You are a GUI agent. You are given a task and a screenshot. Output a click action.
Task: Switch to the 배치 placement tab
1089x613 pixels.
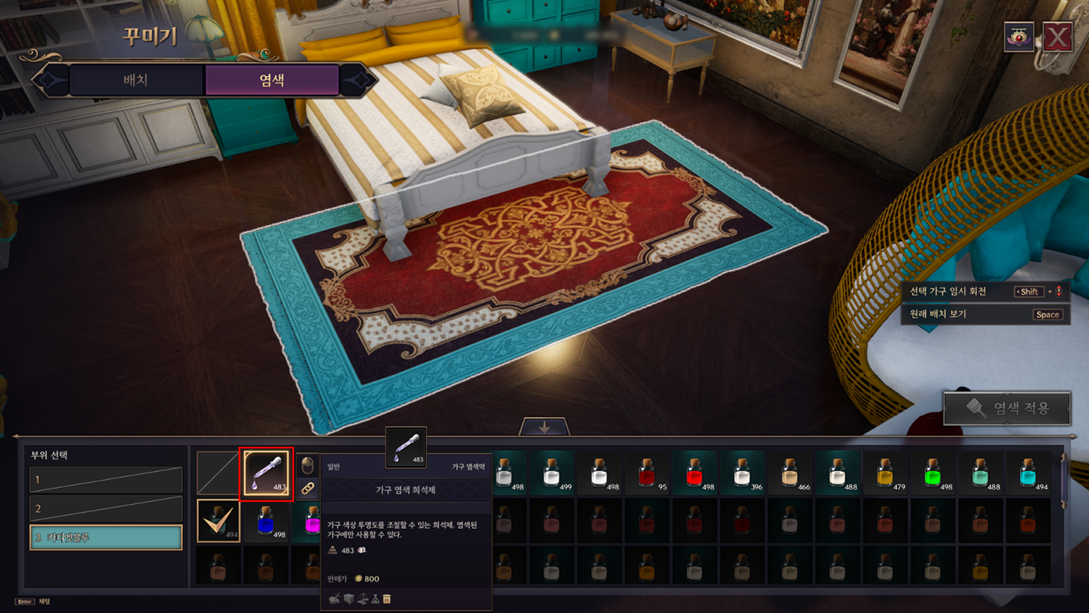point(135,80)
